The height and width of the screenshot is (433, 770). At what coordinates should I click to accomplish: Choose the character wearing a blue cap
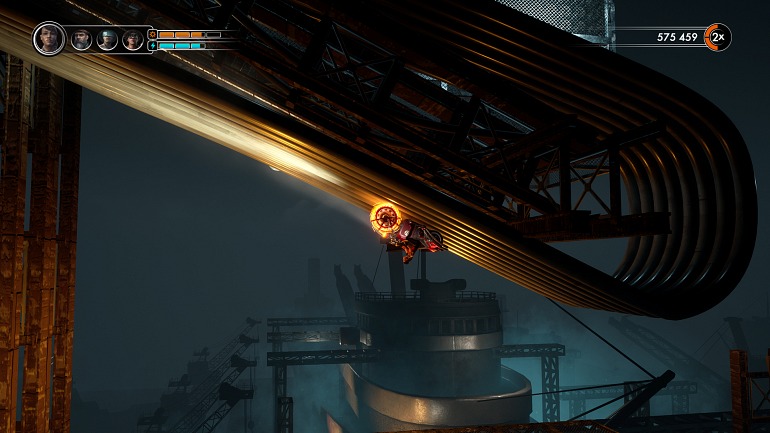pyautogui.click(x=107, y=40)
